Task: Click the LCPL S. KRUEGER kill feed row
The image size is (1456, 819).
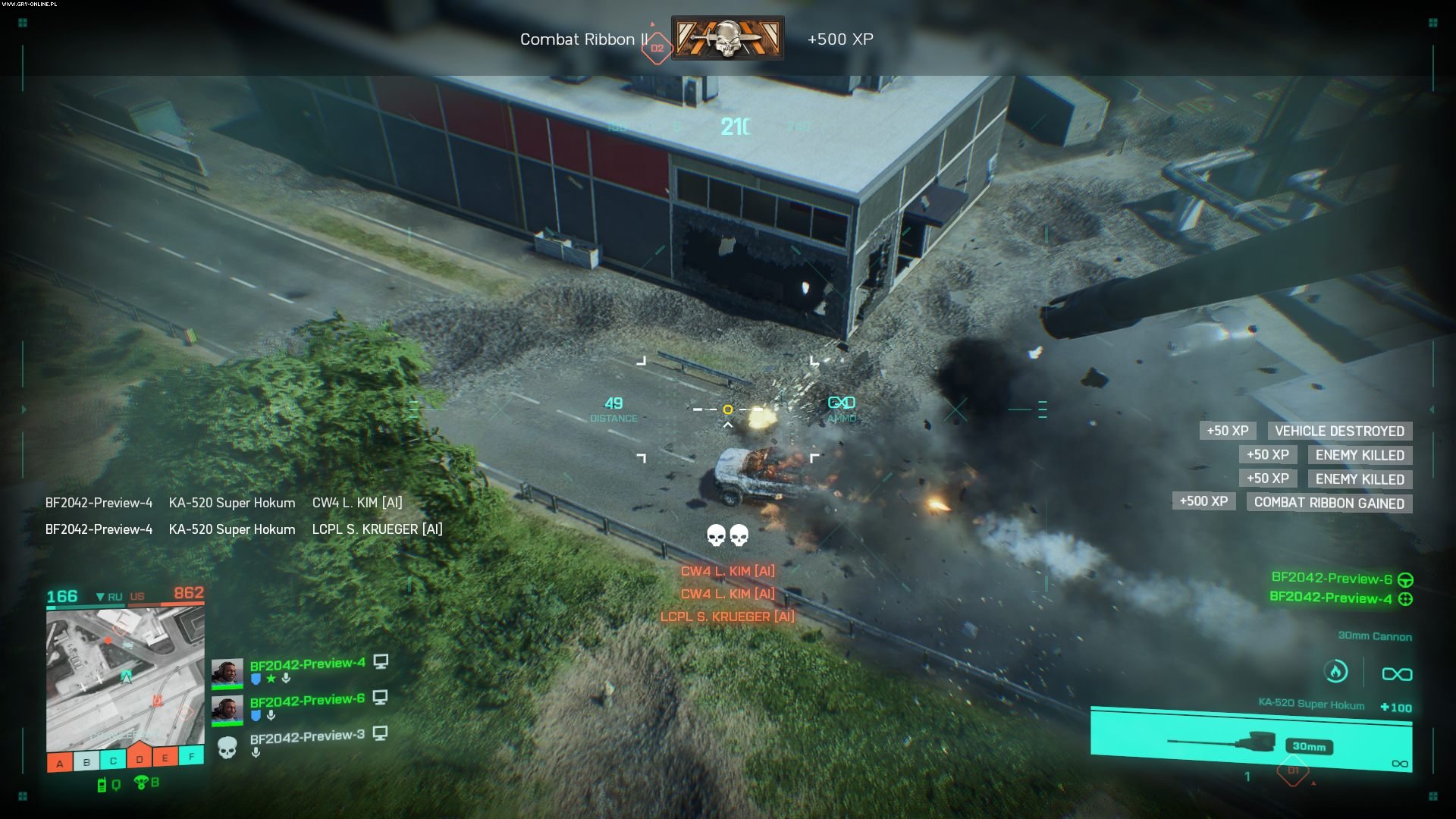Action: (x=243, y=529)
